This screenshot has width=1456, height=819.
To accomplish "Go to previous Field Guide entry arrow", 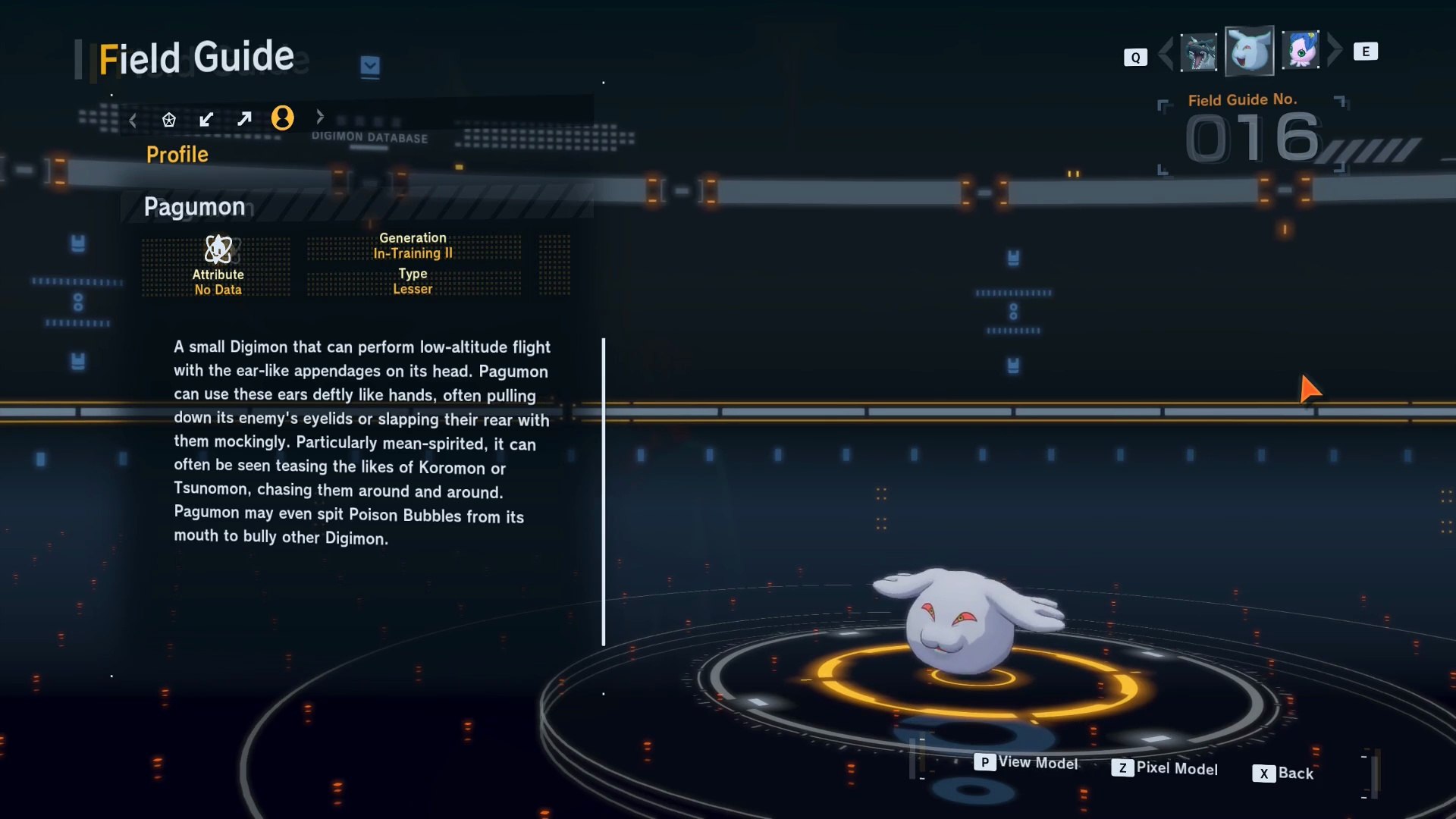I will pos(1166,52).
